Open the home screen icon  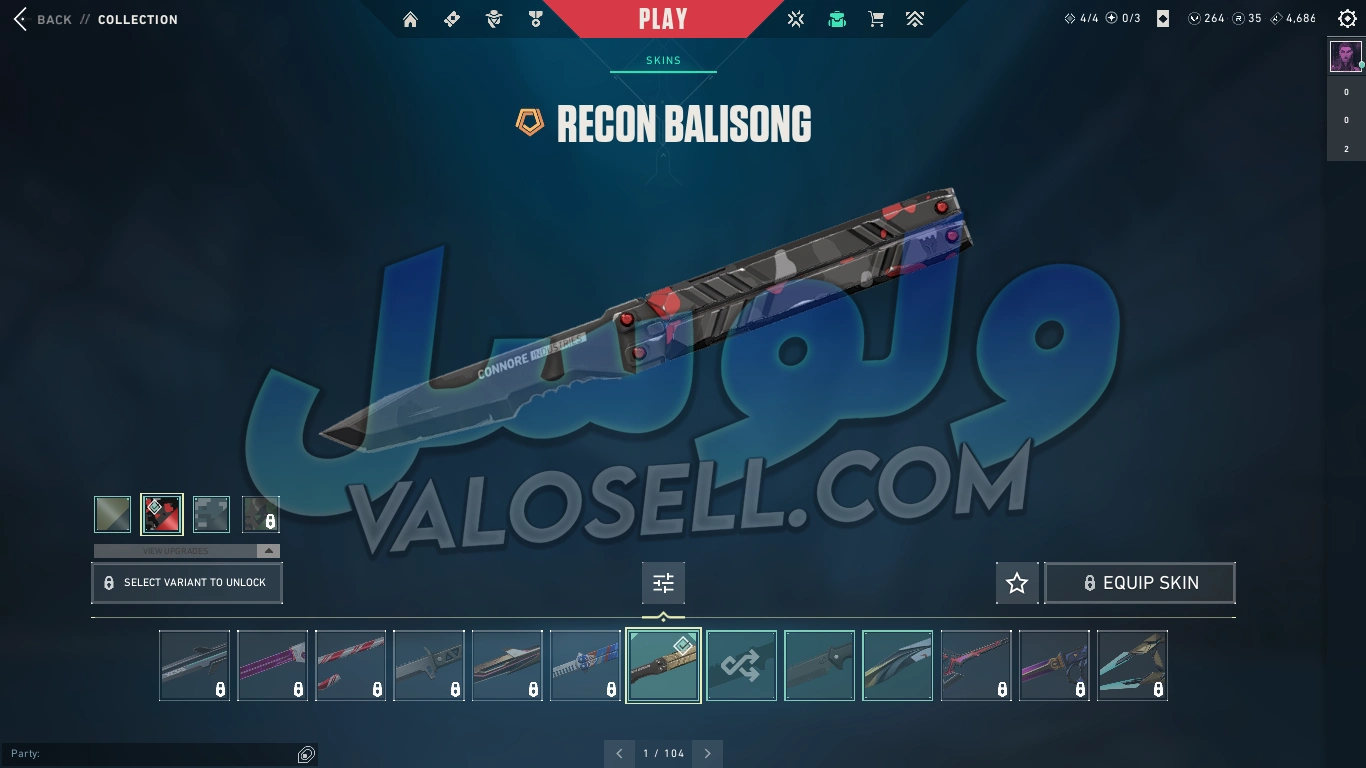point(410,19)
